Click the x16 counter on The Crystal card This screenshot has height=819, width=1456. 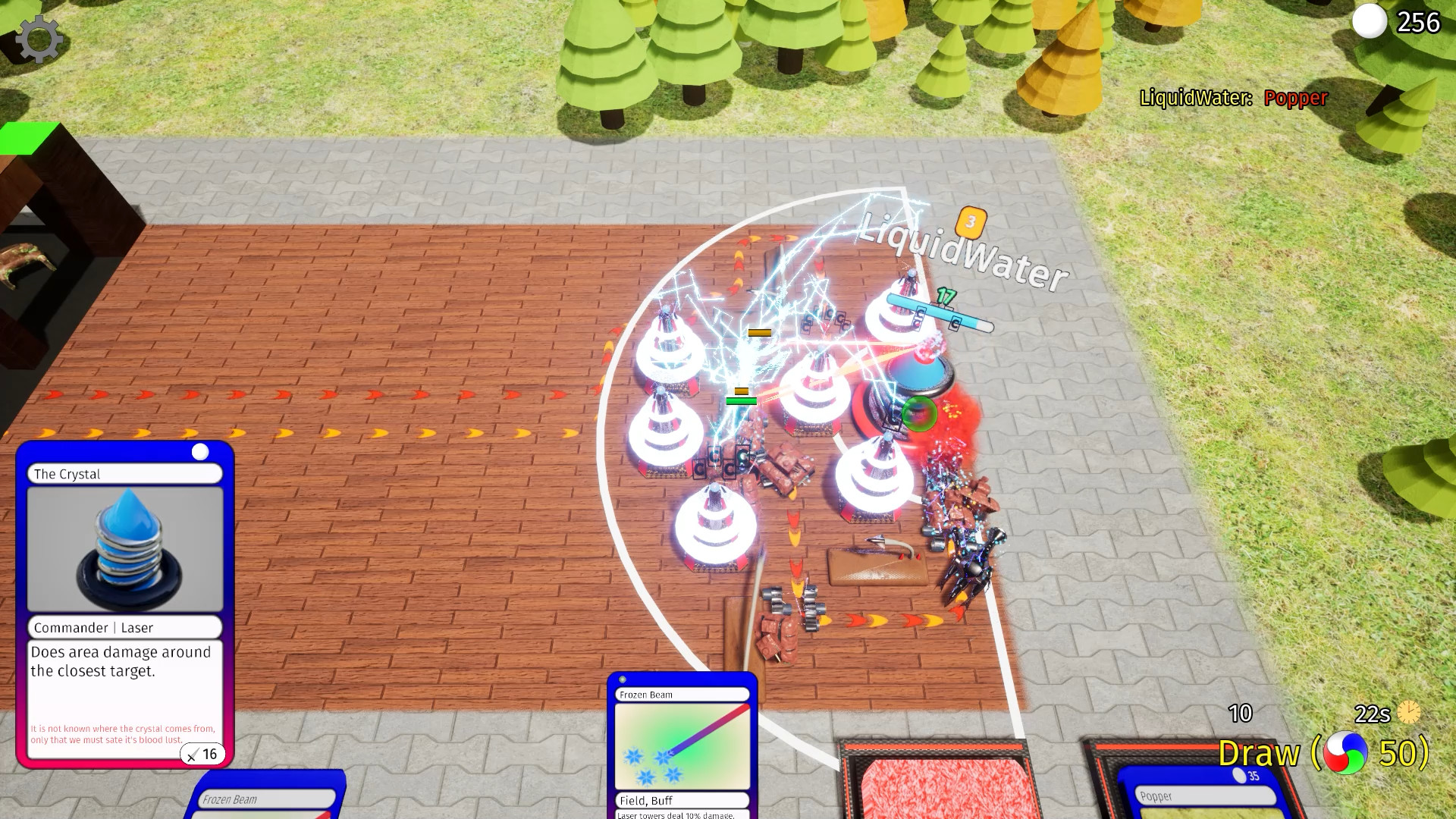203,754
